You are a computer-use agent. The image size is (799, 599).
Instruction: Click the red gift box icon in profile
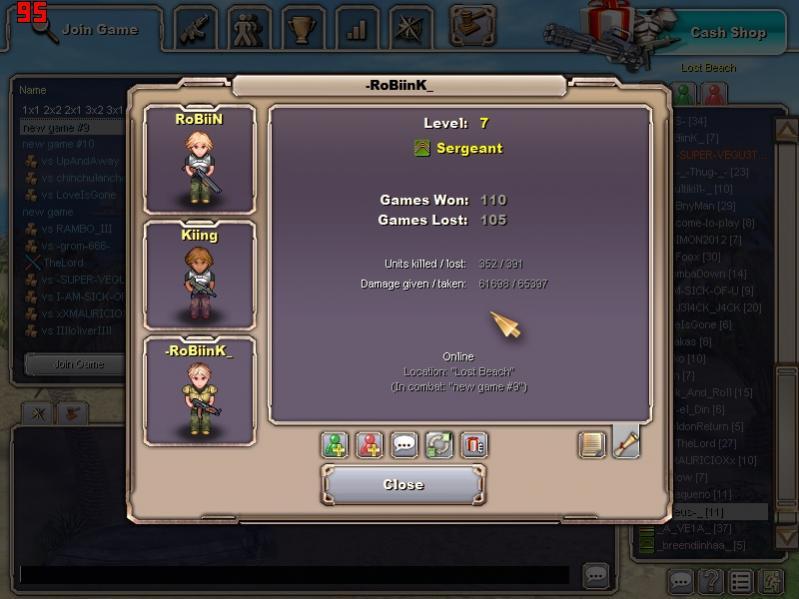tap(474, 445)
